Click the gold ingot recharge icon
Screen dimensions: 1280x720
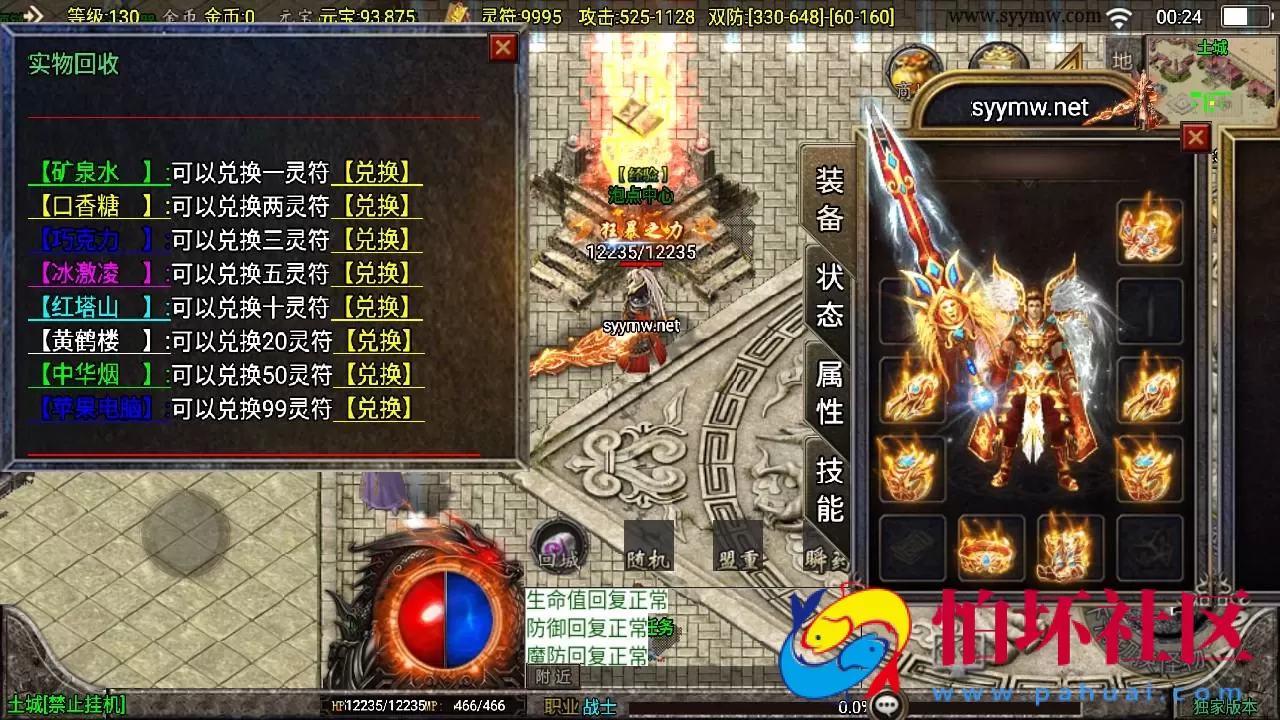coord(458,13)
